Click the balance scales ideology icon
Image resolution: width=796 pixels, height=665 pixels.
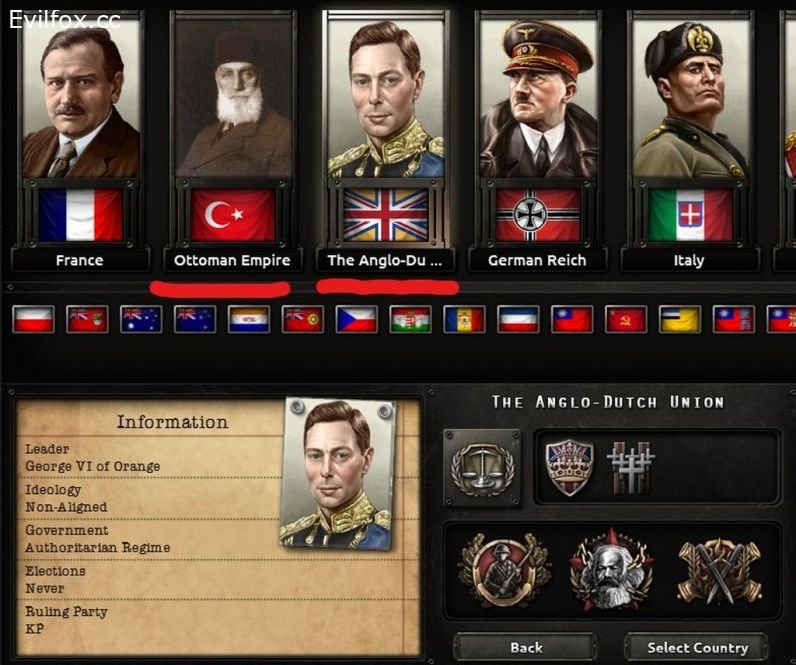pyautogui.click(x=482, y=467)
